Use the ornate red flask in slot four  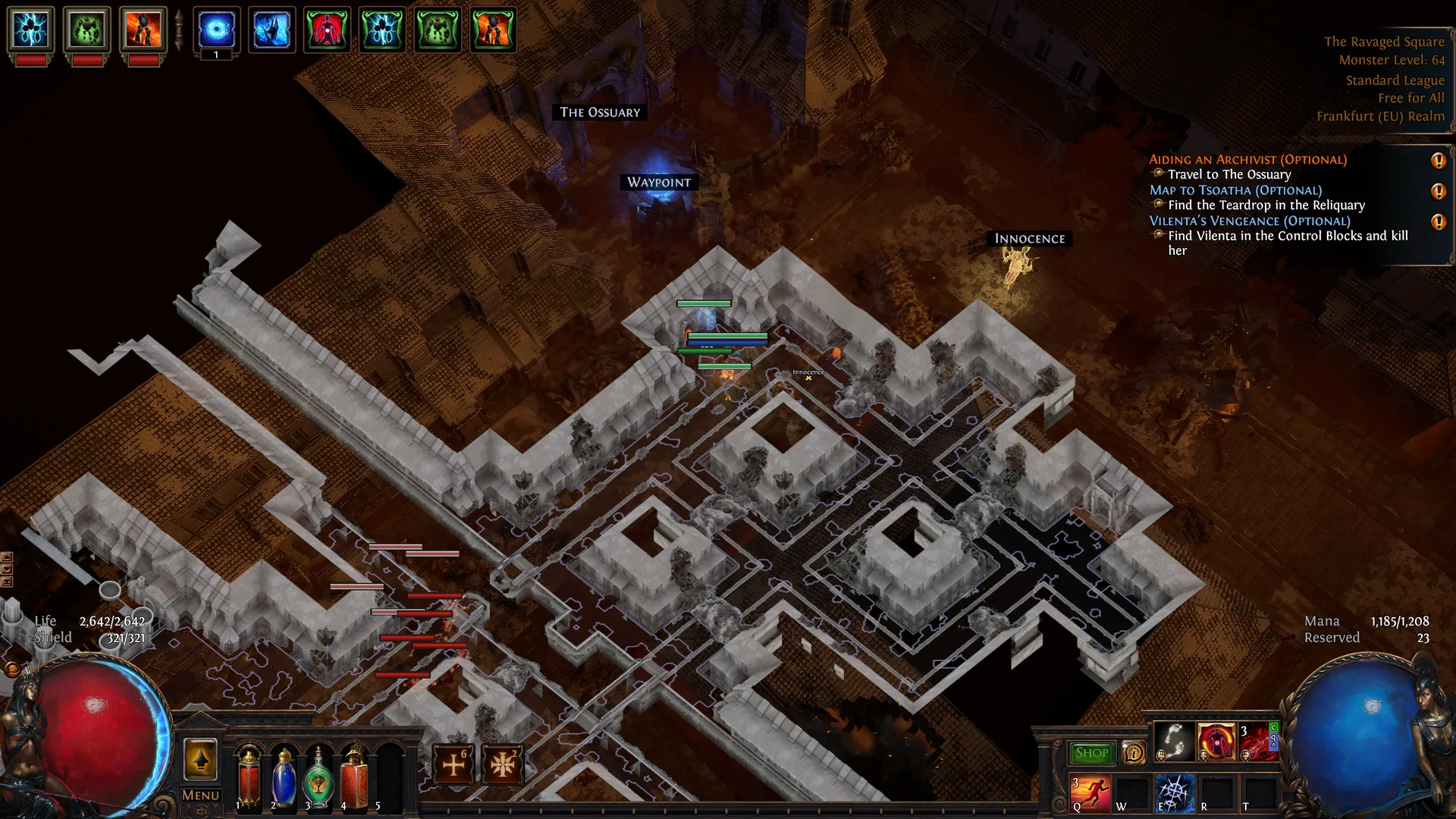354,778
